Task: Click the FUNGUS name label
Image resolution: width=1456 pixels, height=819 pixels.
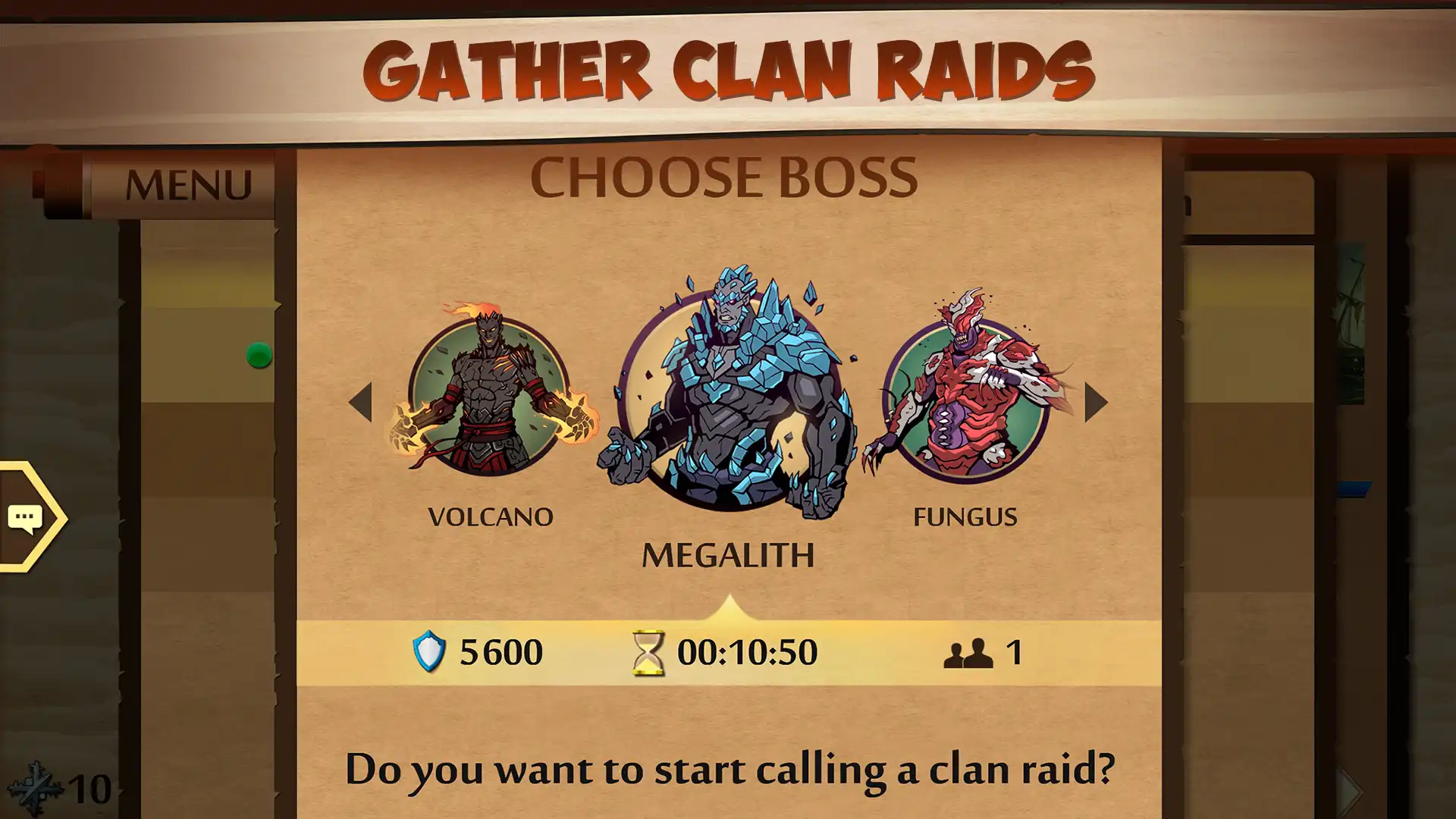Action: coord(965,517)
